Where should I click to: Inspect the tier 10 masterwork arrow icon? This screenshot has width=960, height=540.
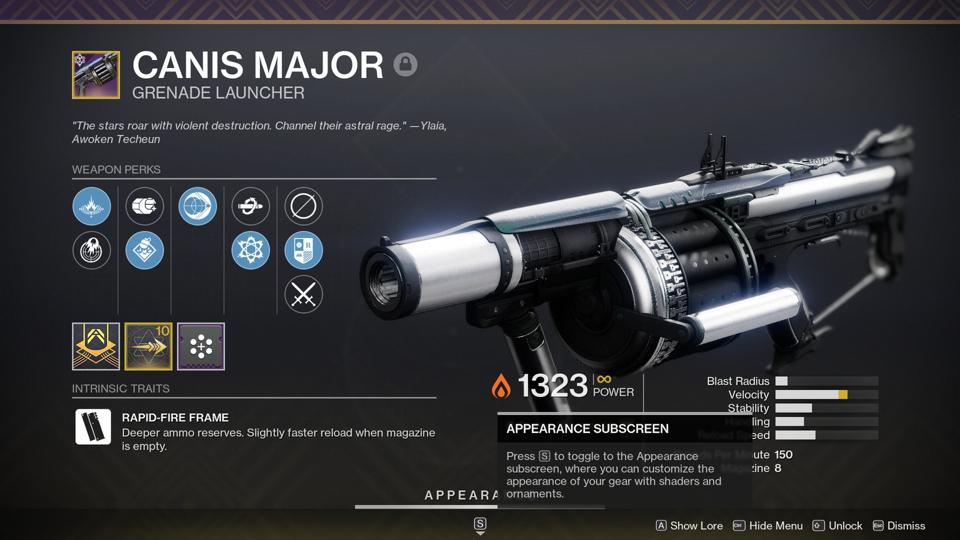pyautogui.click(x=148, y=346)
